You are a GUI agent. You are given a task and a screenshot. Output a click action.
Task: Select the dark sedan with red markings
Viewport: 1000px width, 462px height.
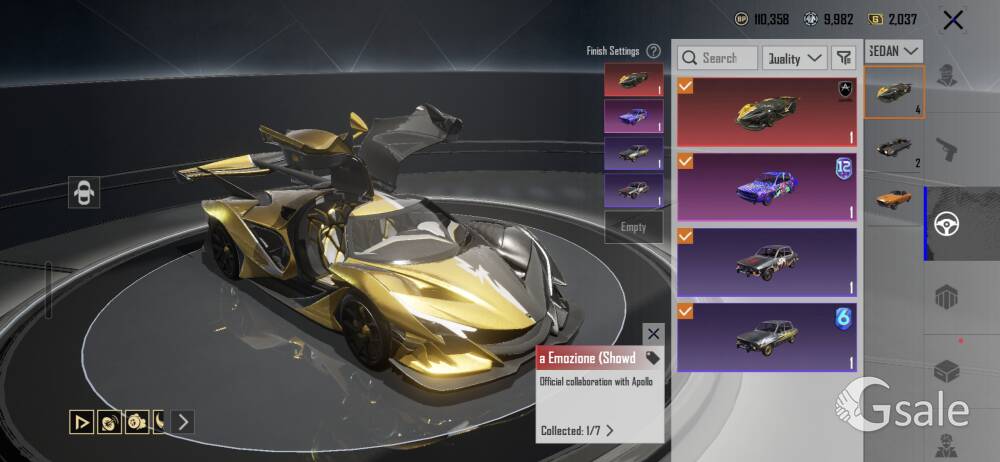(x=767, y=261)
